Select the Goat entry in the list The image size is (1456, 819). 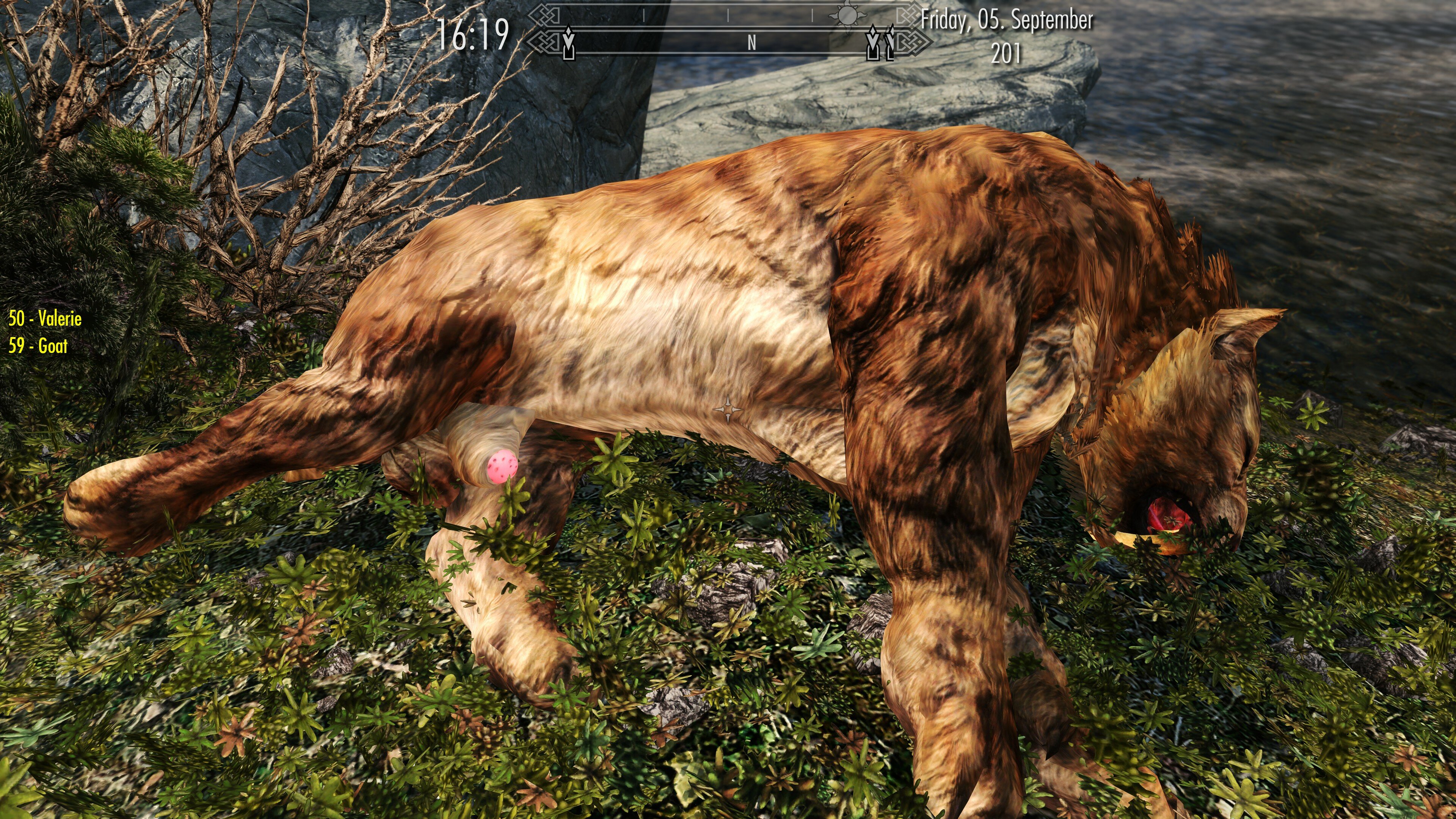38,345
